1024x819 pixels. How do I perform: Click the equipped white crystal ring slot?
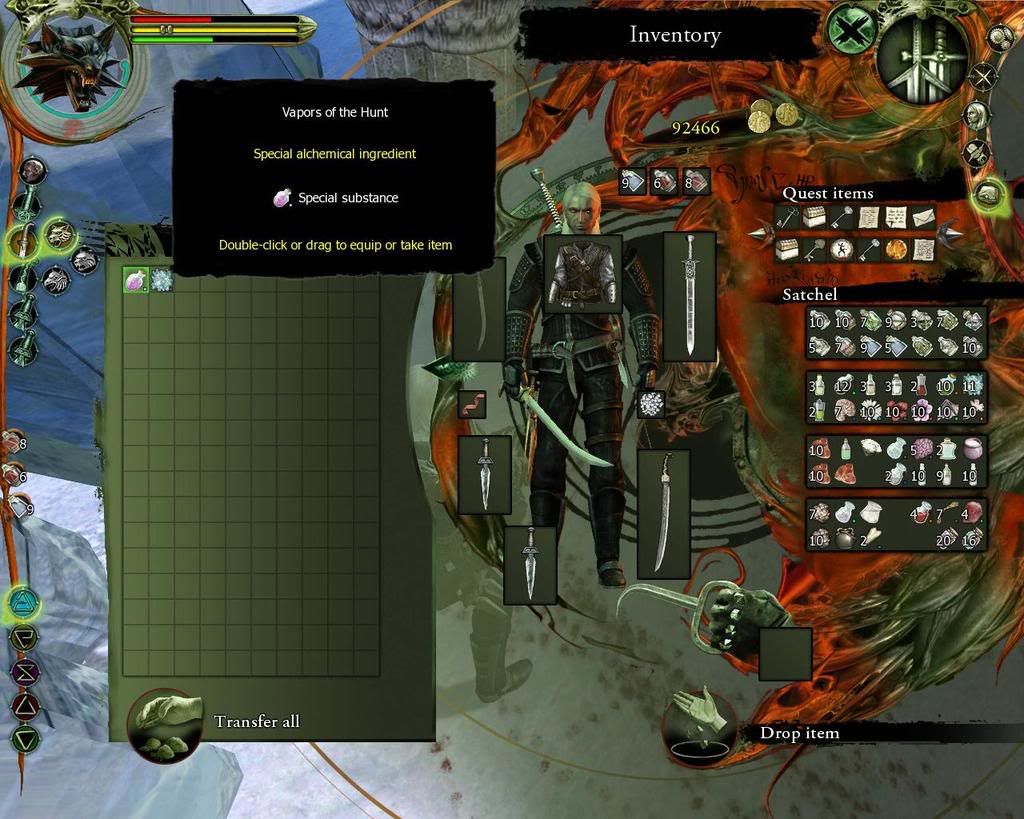pos(651,404)
